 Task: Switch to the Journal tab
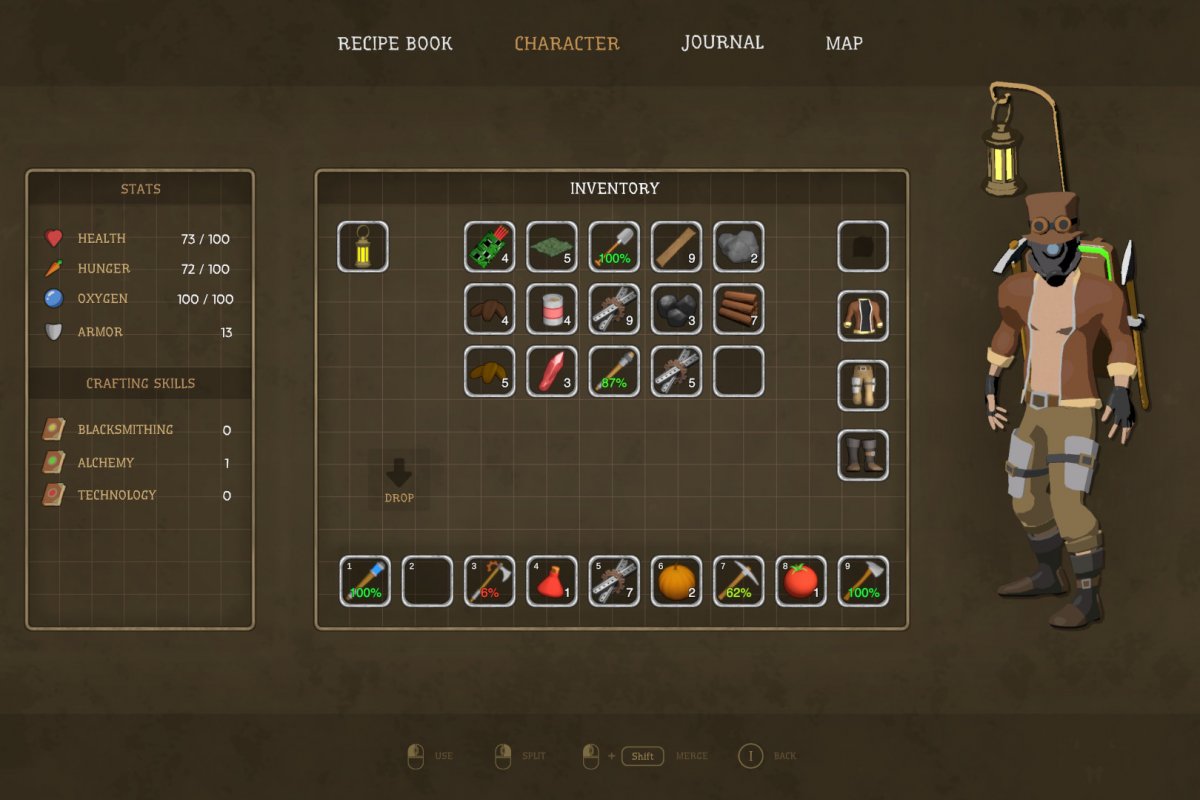pos(722,43)
